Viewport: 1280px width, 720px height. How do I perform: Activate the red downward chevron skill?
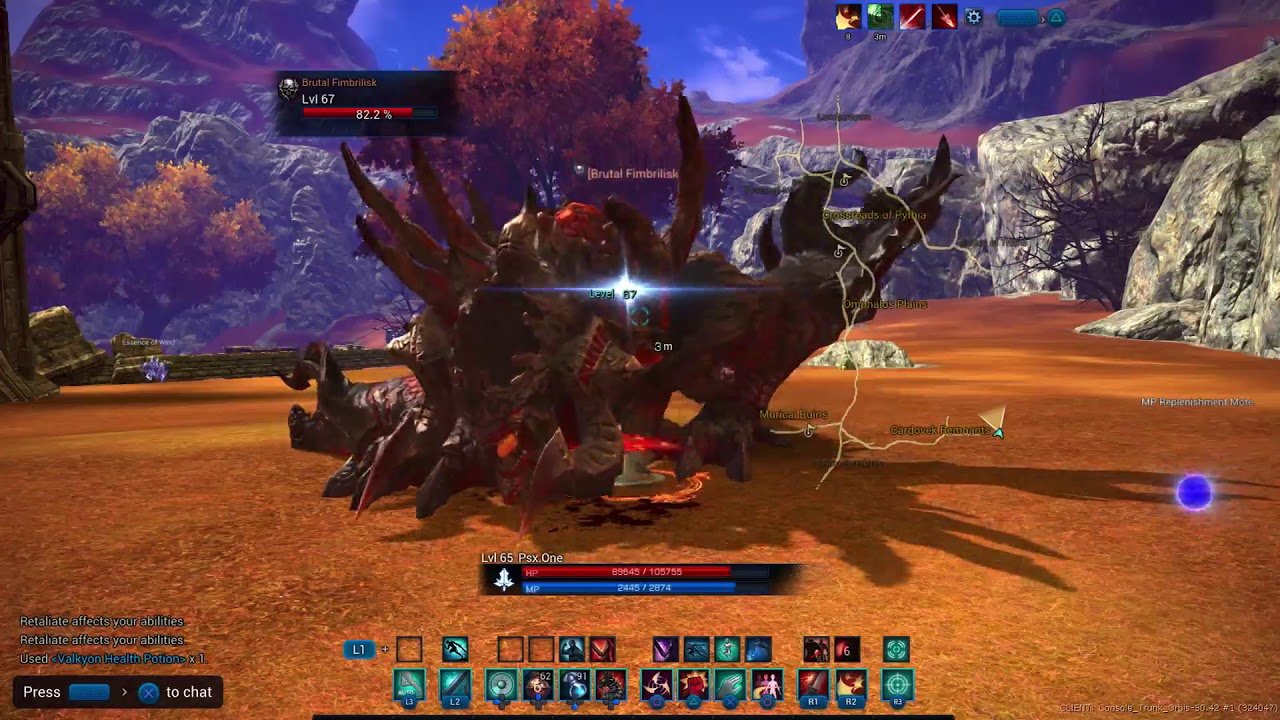coord(602,650)
